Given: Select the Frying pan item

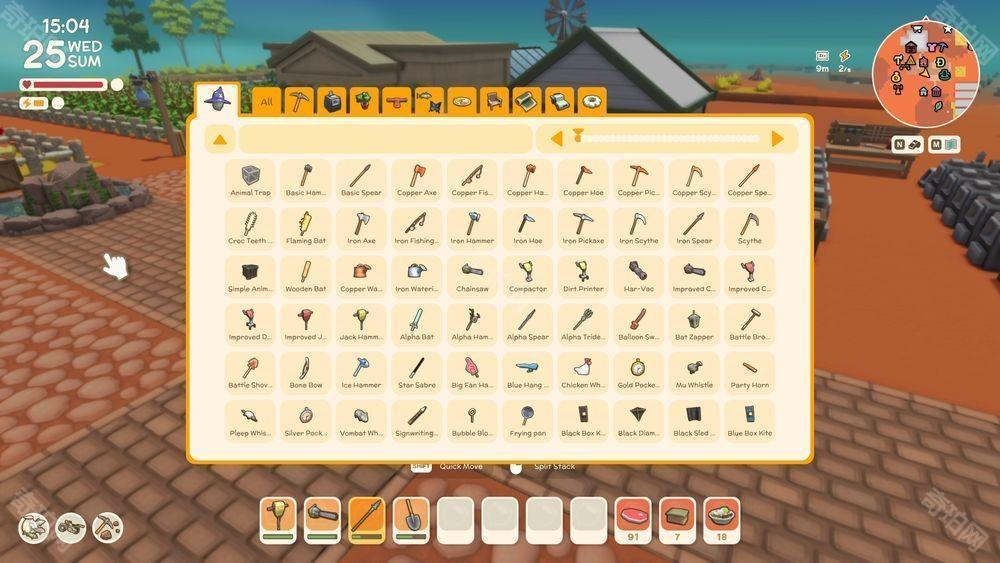Looking at the screenshot, I should click(x=527, y=419).
